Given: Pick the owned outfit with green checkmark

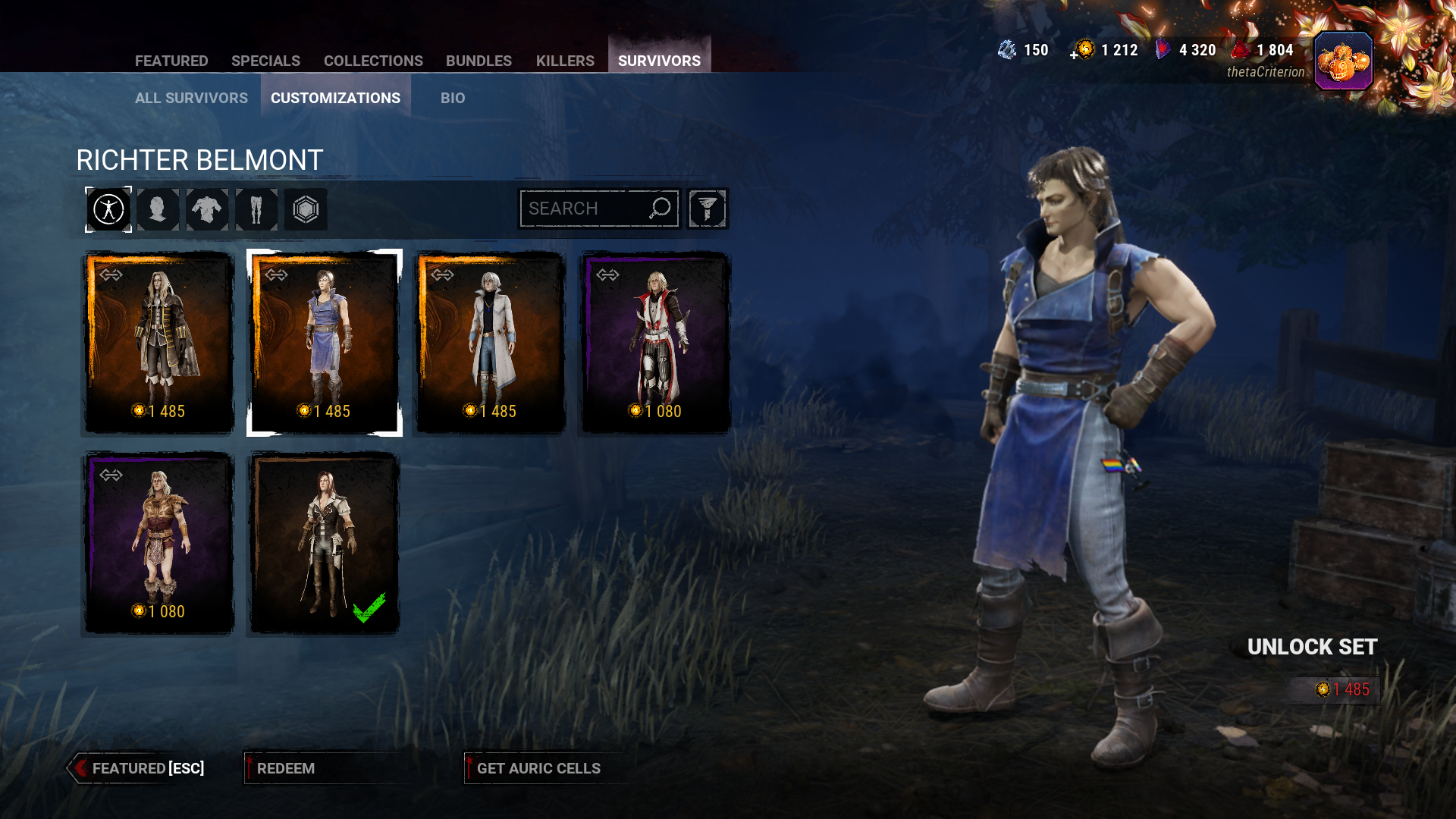Looking at the screenshot, I should point(325,543).
